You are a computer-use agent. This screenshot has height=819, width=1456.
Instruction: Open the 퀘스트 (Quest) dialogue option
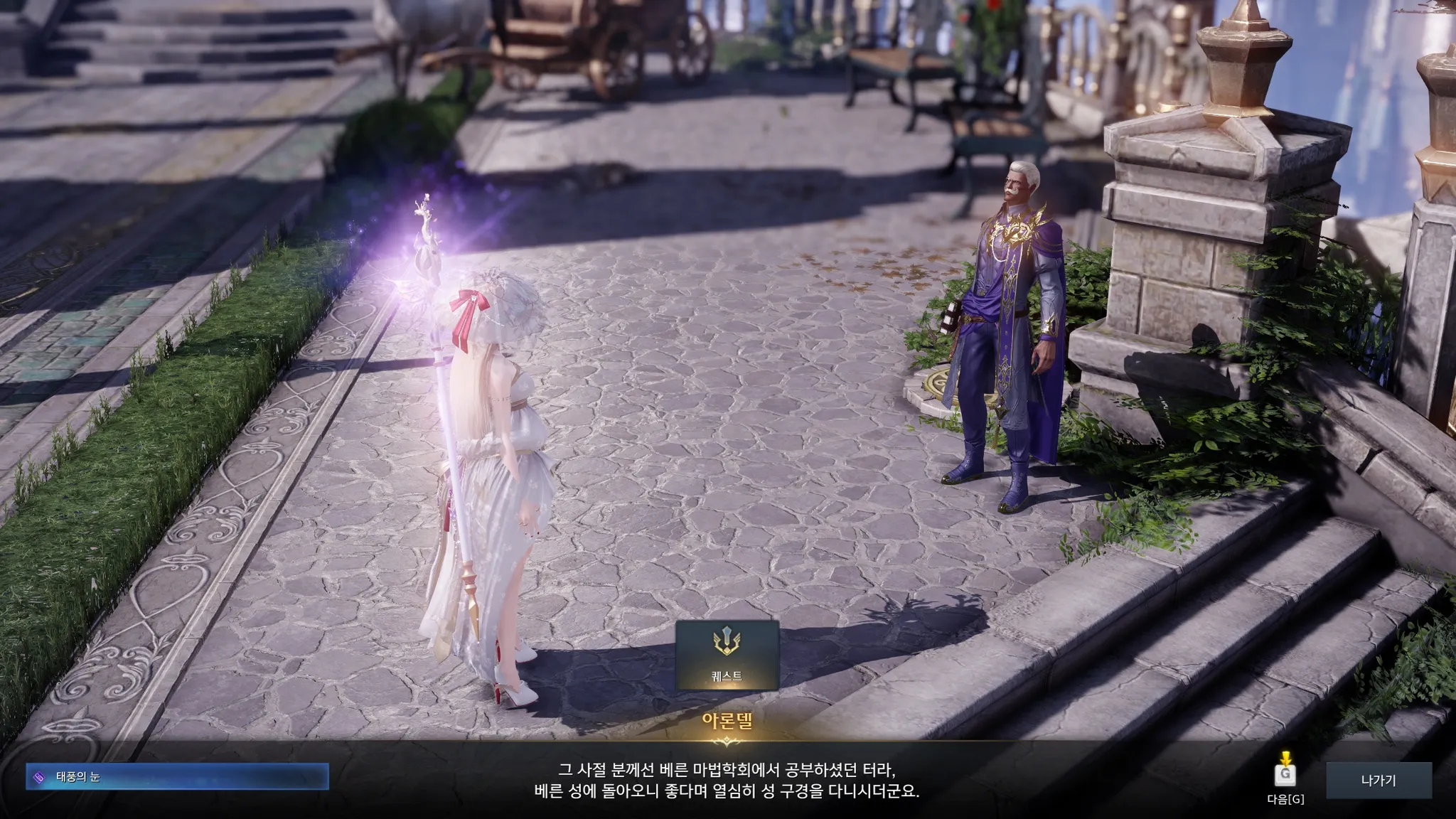(727, 654)
